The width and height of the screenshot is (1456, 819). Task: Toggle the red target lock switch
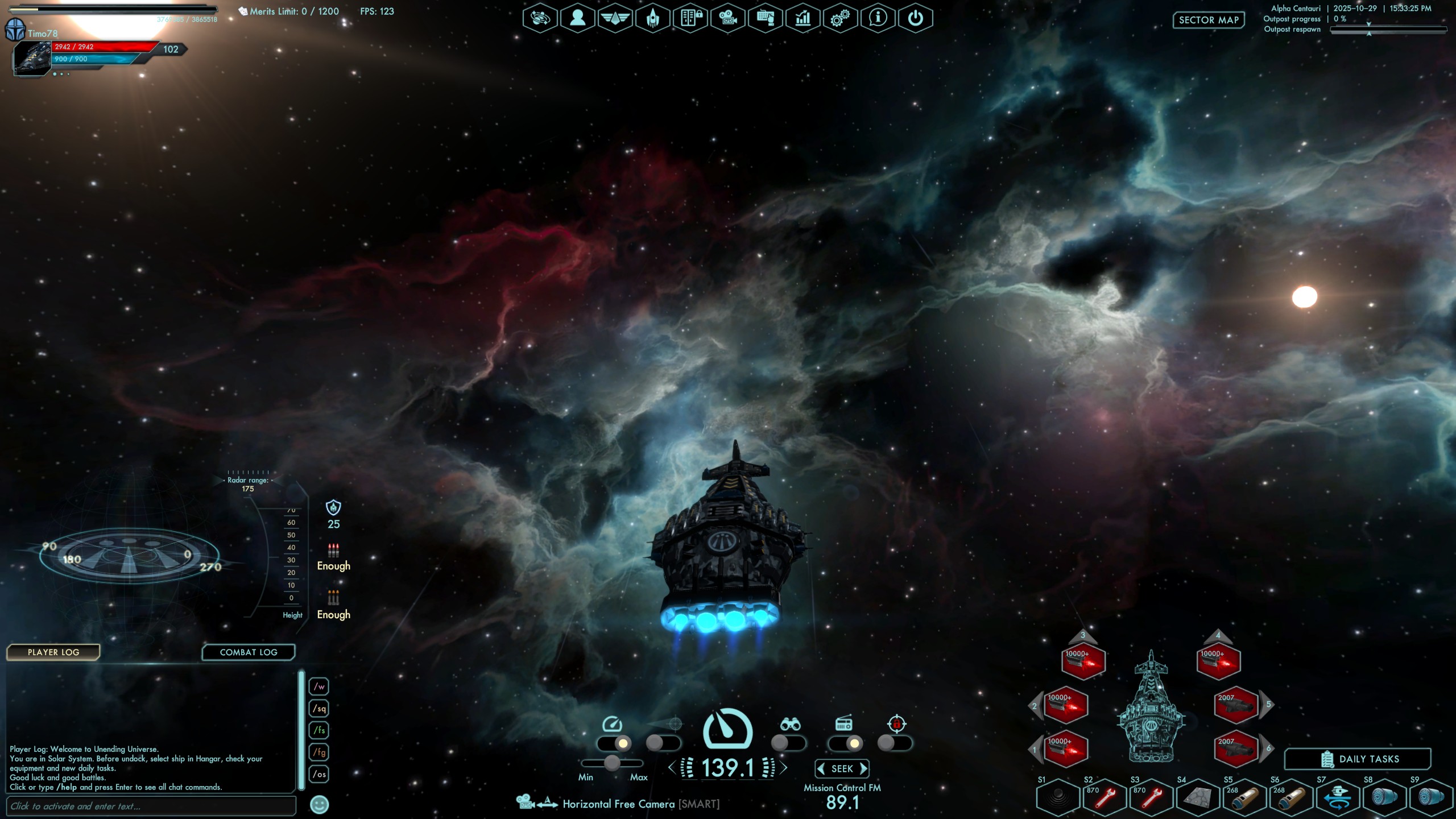point(895,743)
